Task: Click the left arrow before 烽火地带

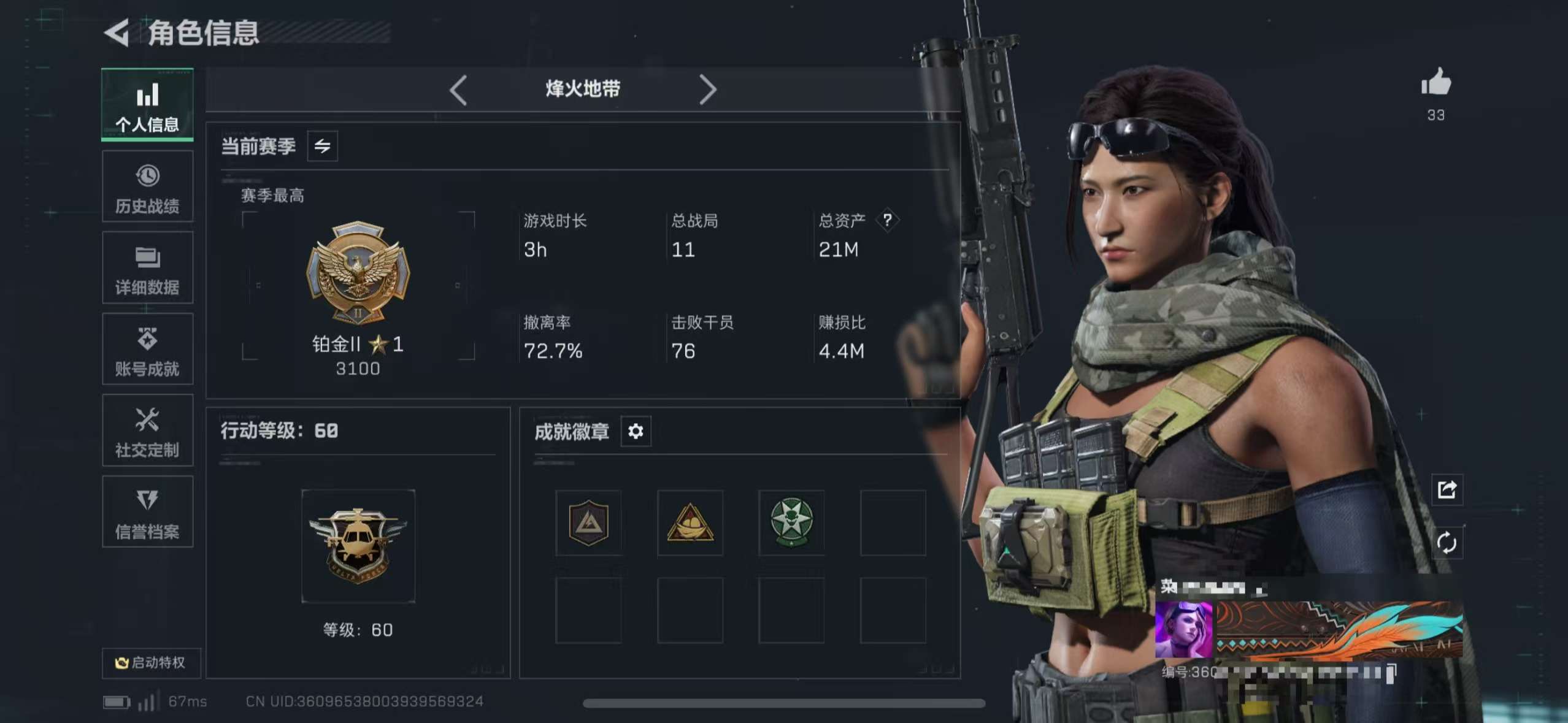Action: (x=458, y=90)
